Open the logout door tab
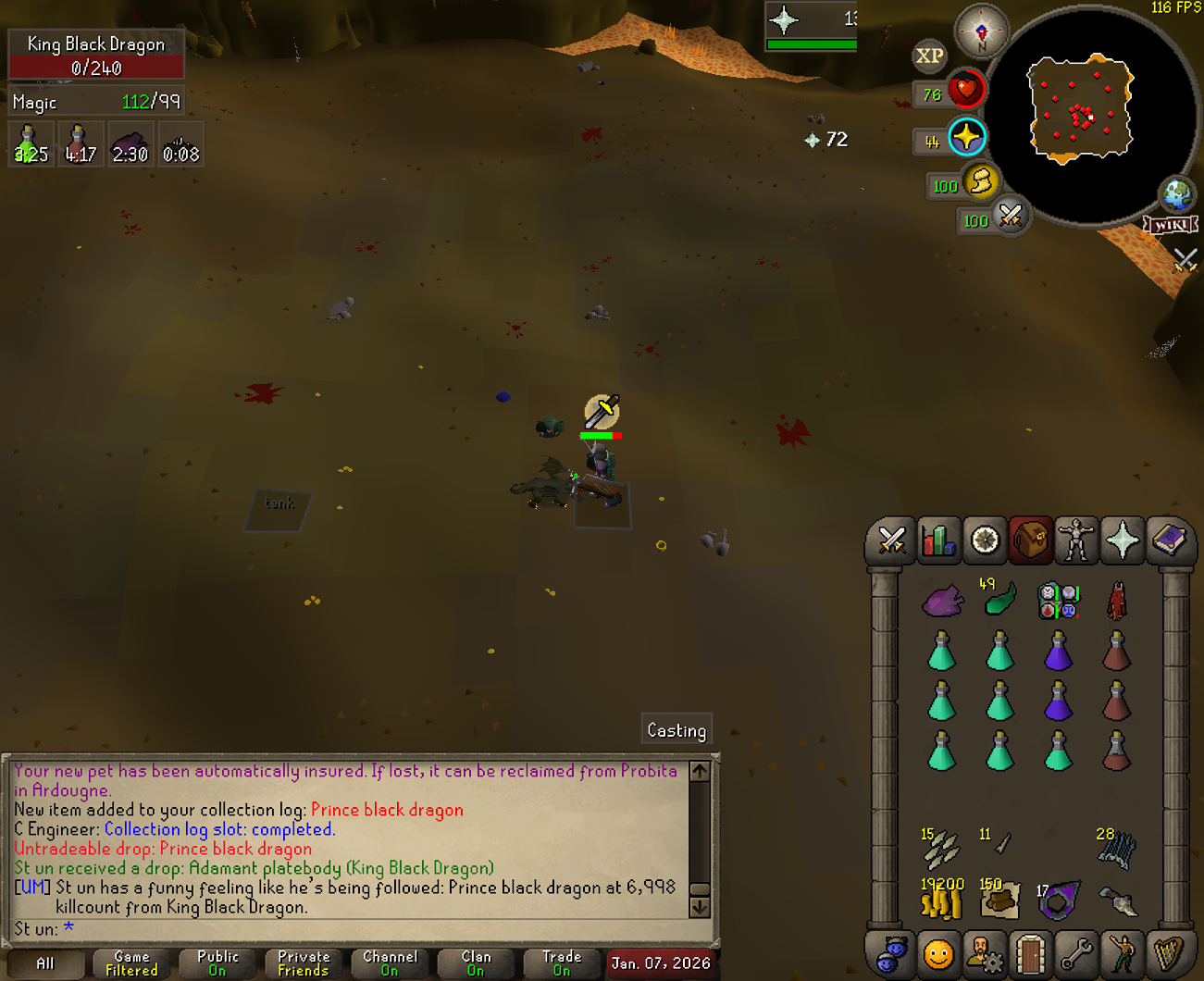This screenshot has height=981, width=1204. (1030, 953)
